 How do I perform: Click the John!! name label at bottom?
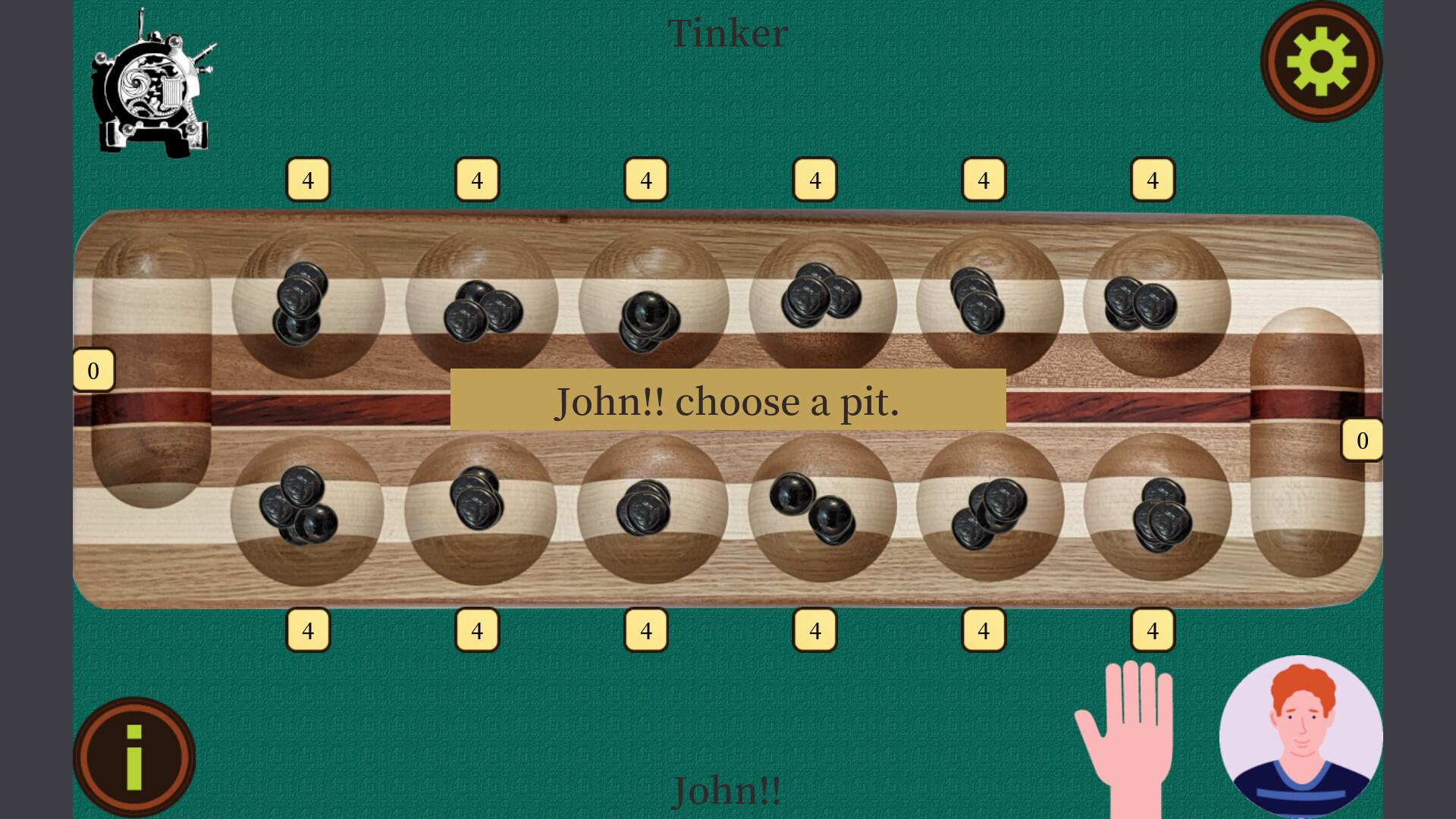727,791
